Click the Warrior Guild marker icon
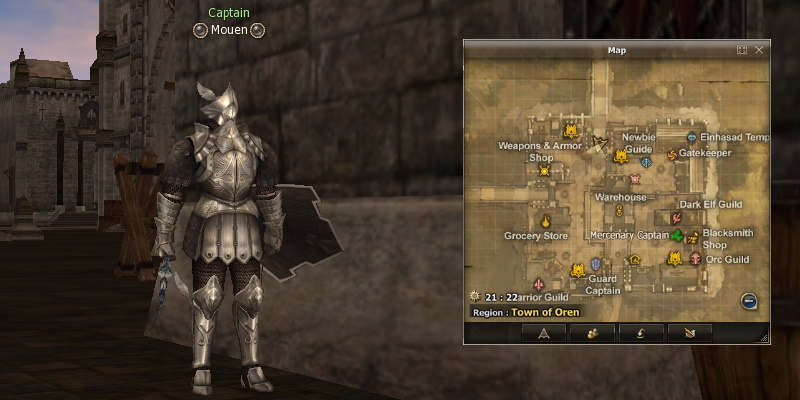The width and height of the screenshot is (800, 400). [539, 285]
